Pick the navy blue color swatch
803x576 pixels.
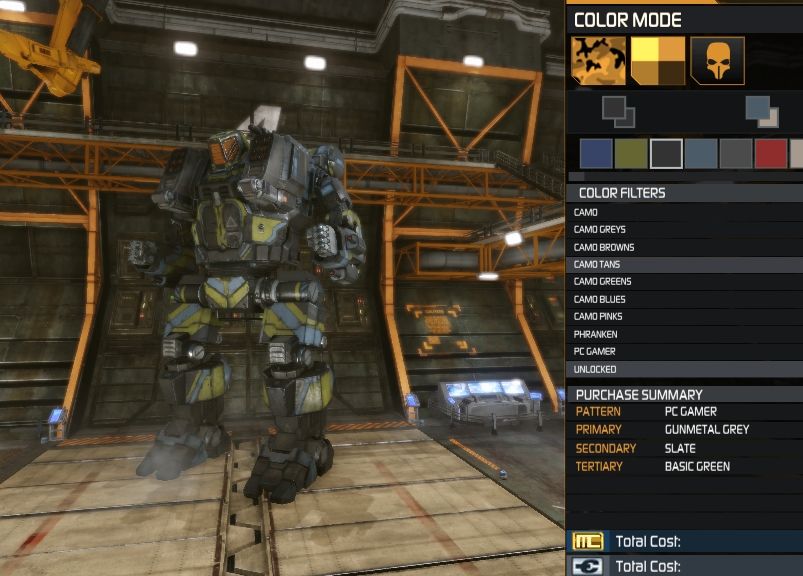tap(596, 154)
